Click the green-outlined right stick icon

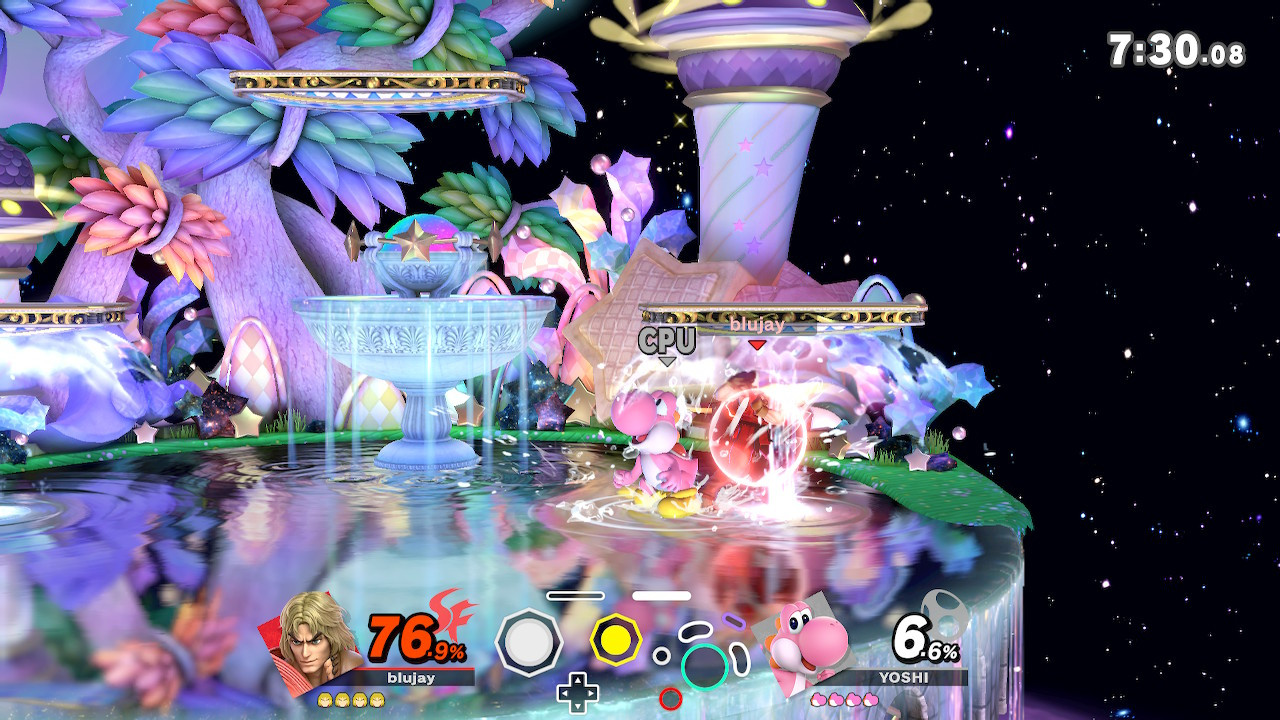(703, 666)
